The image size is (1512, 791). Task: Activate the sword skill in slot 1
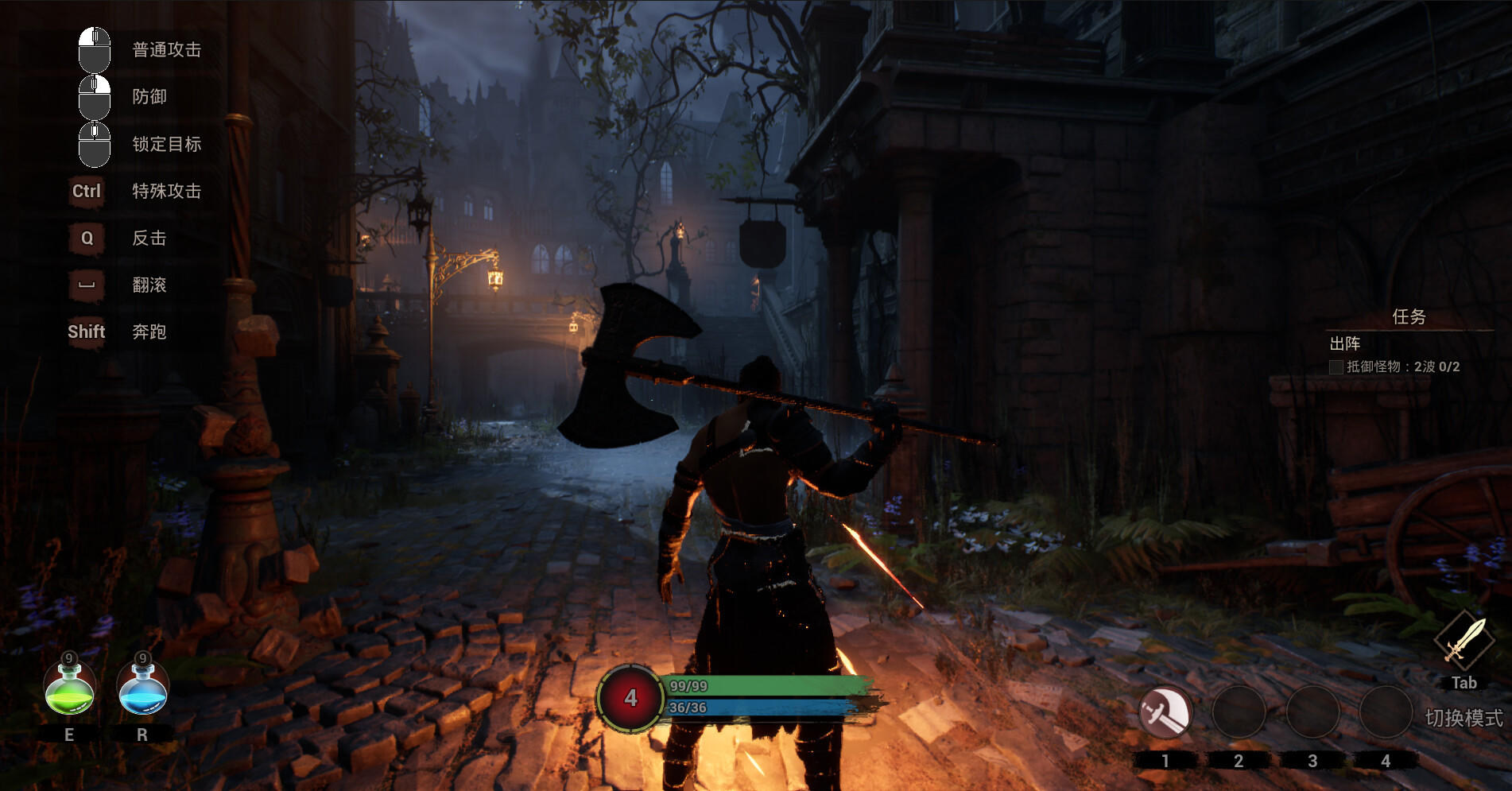pyautogui.click(x=1165, y=712)
